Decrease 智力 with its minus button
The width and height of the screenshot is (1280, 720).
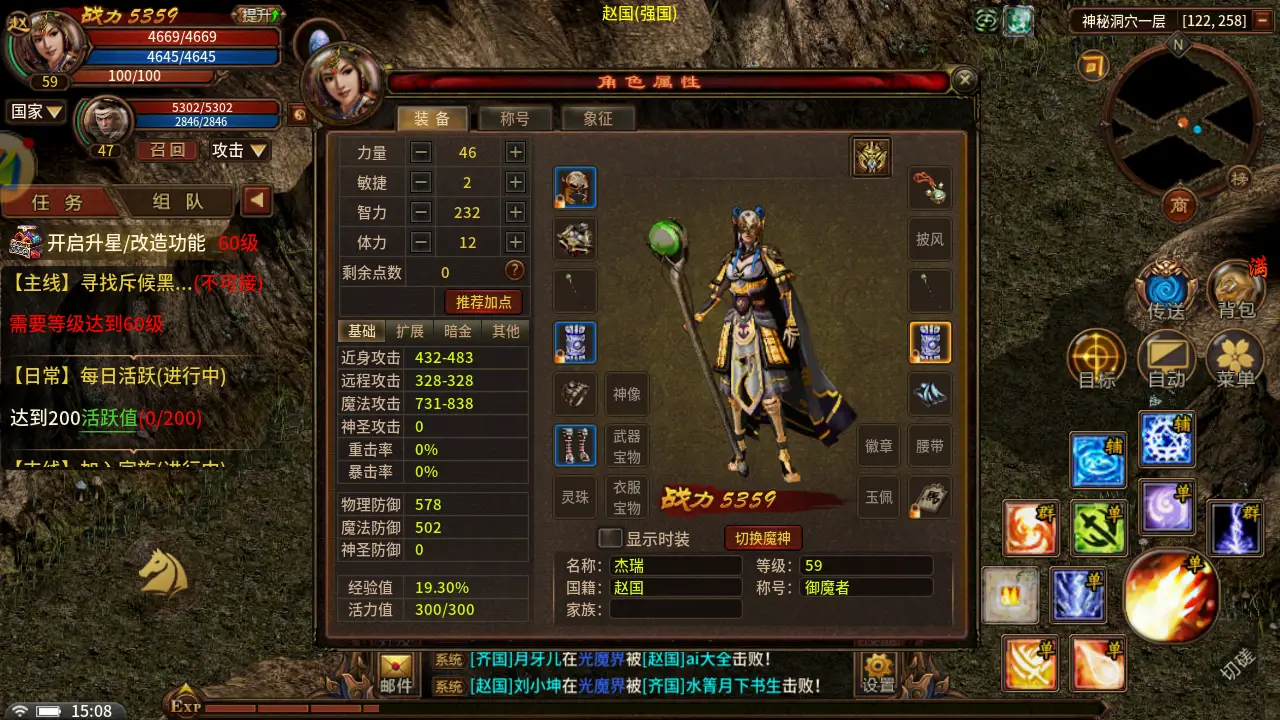(421, 213)
